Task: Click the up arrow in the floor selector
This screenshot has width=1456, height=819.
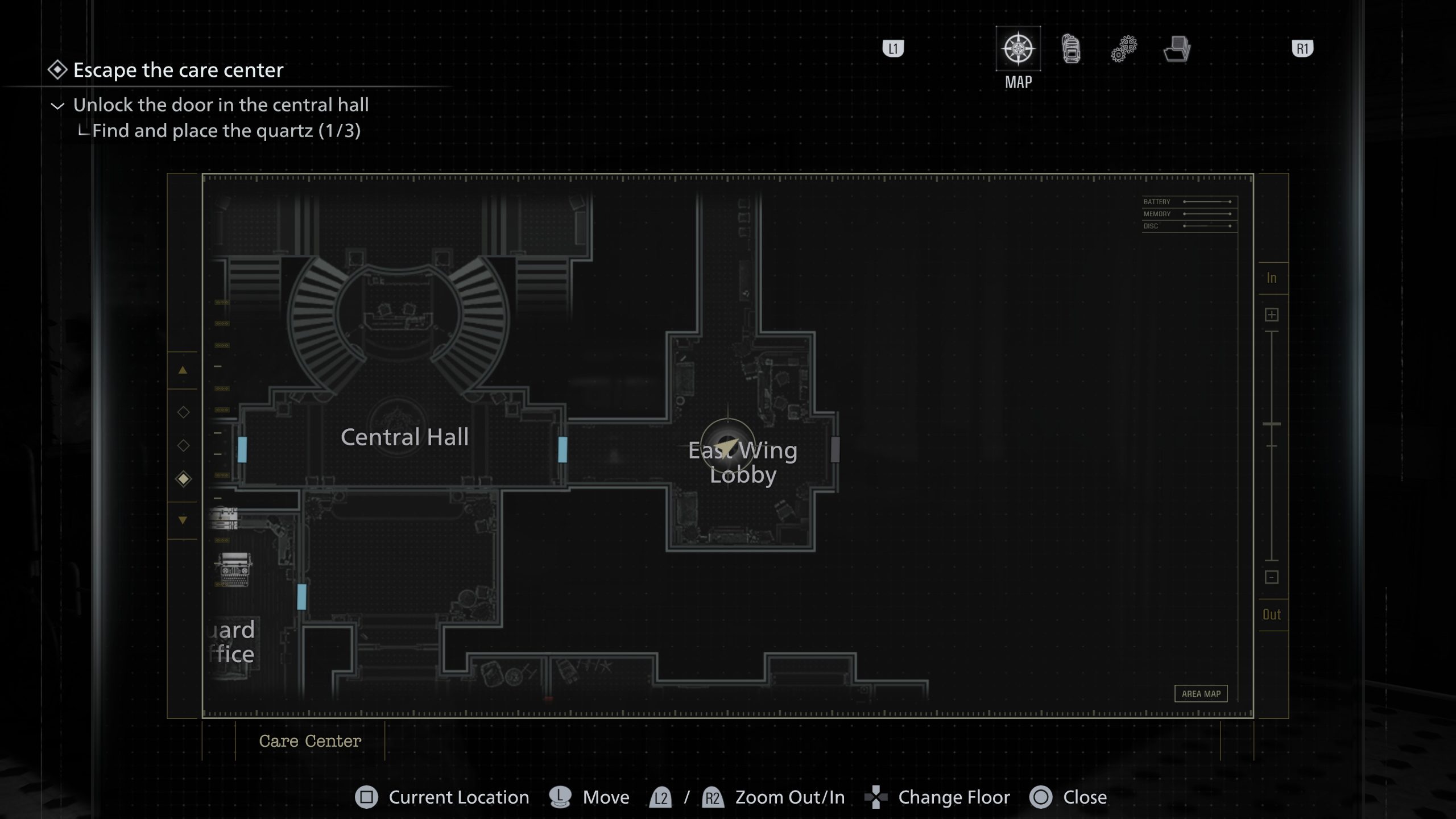Action: (183, 370)
